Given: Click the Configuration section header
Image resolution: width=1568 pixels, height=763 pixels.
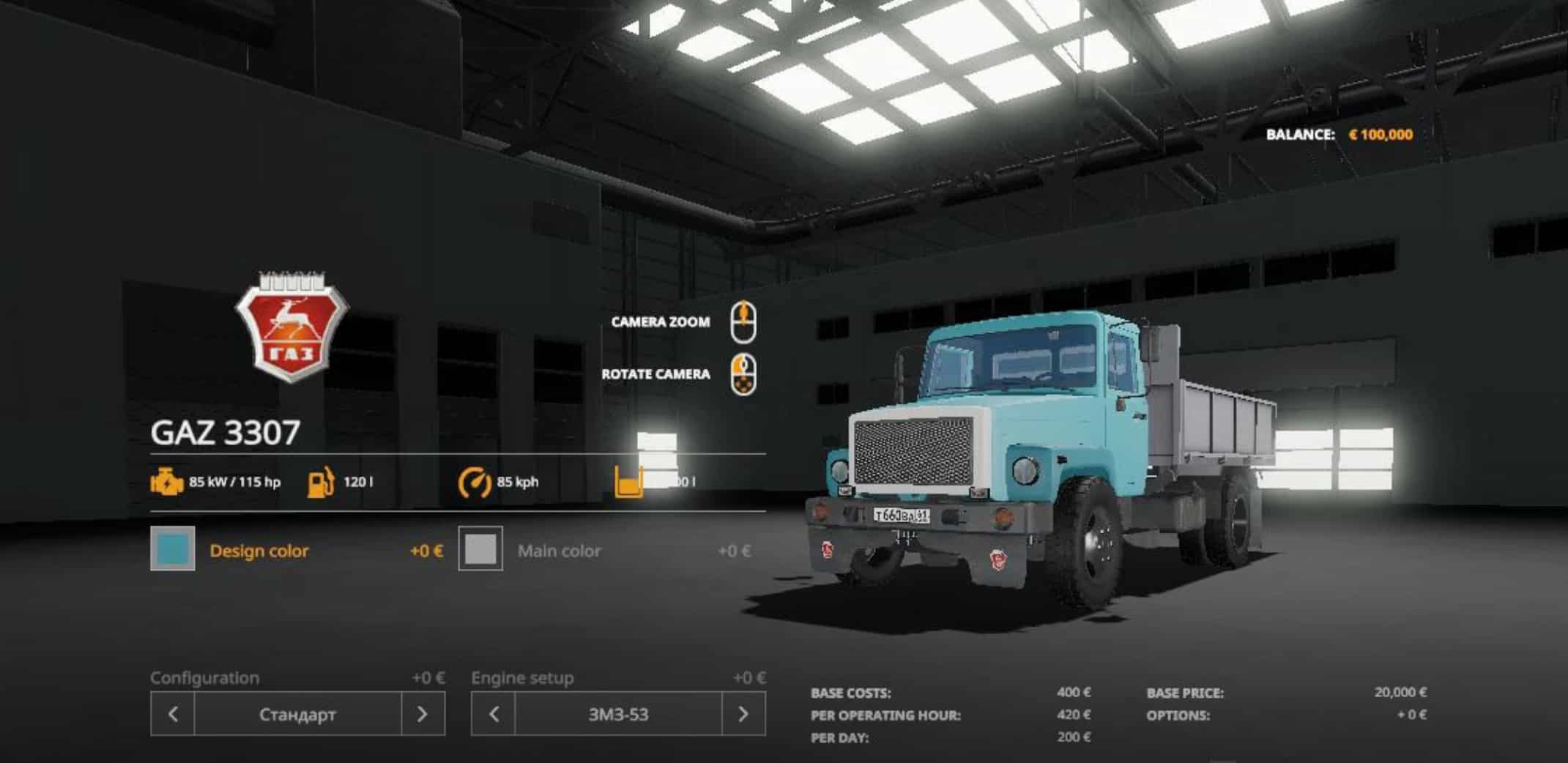Looking at the screenshot, I should pyautogui.click(x=206, y=677).
